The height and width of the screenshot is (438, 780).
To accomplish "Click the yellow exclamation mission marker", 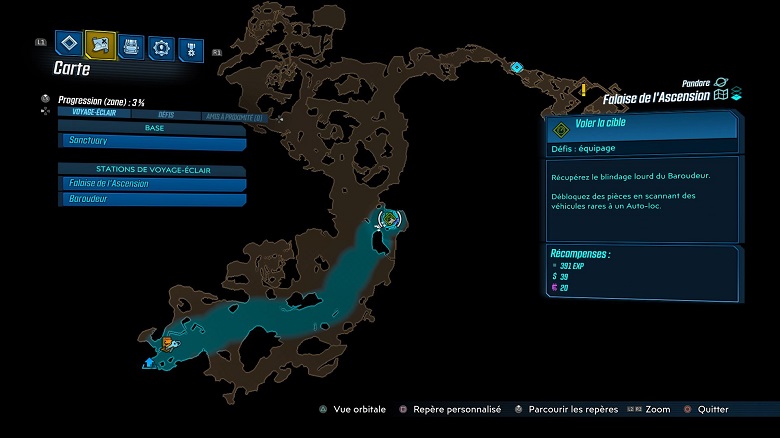I will pyautogui.click(x=583, y=90).
